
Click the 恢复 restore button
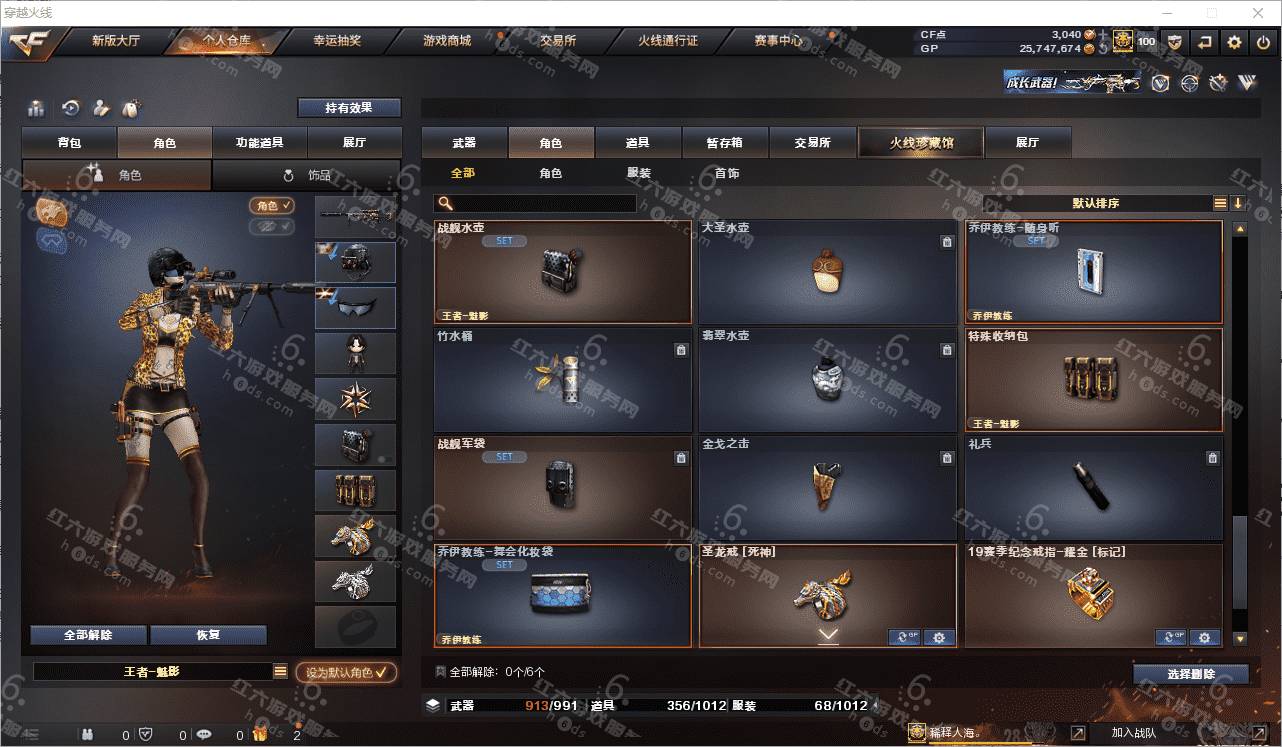click(x=208, y=635)
